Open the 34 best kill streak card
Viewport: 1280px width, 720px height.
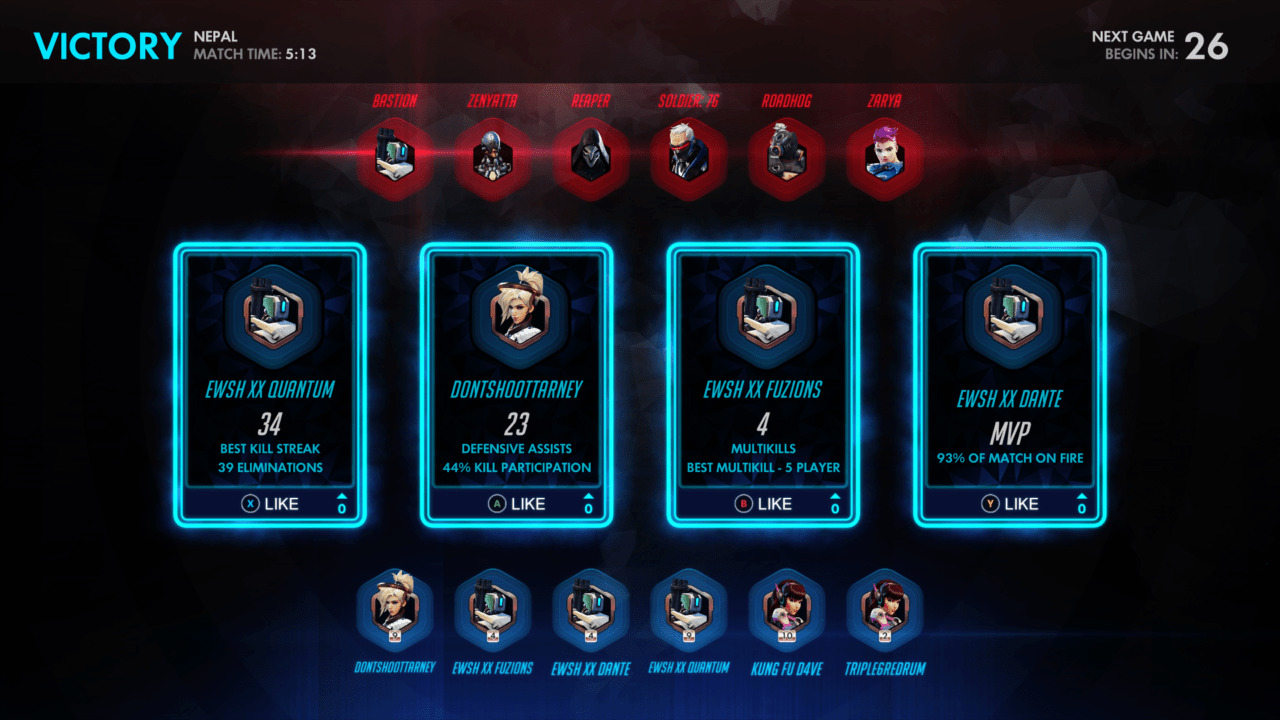(271, 370)
